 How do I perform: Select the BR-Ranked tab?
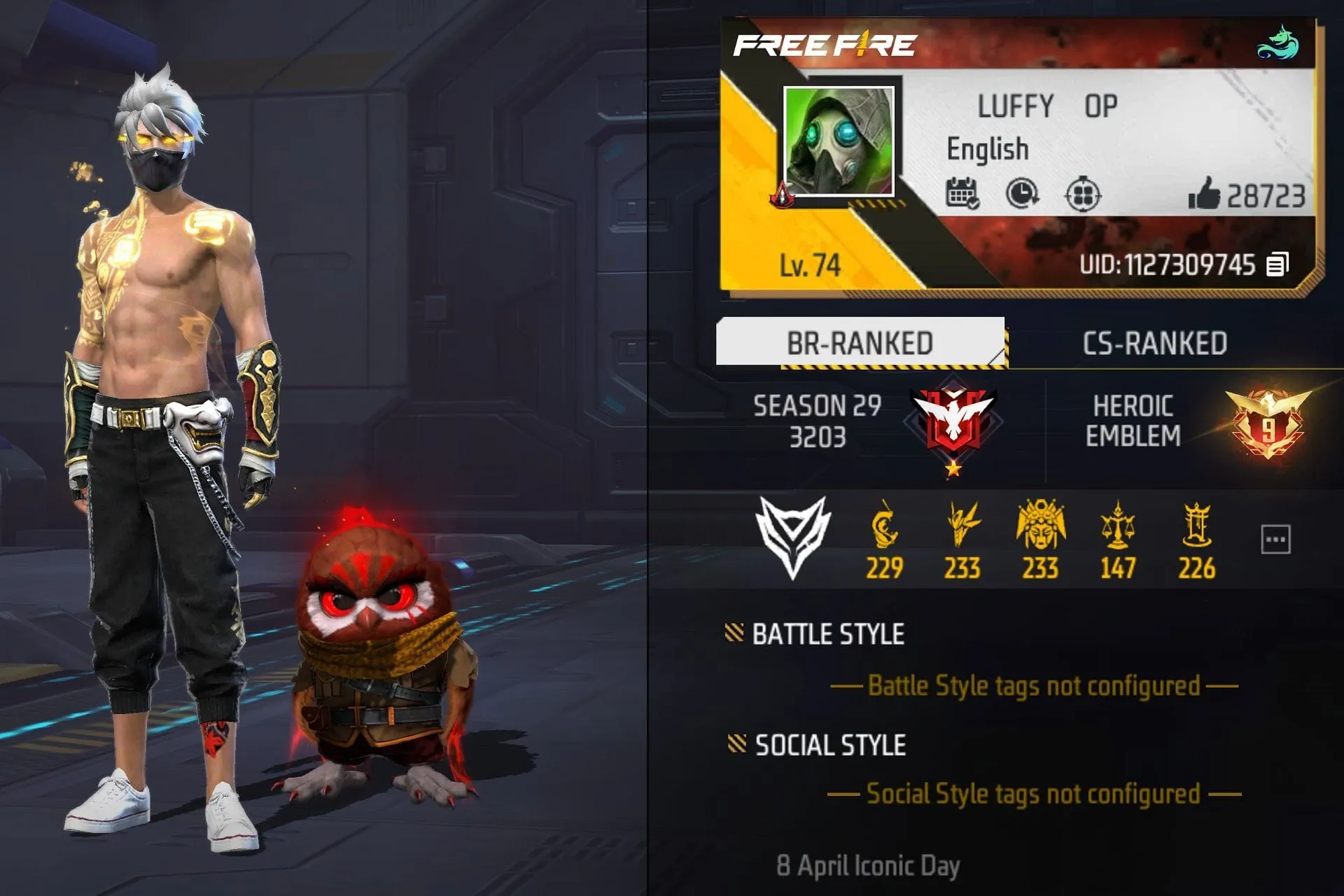(x=861, y=341)
